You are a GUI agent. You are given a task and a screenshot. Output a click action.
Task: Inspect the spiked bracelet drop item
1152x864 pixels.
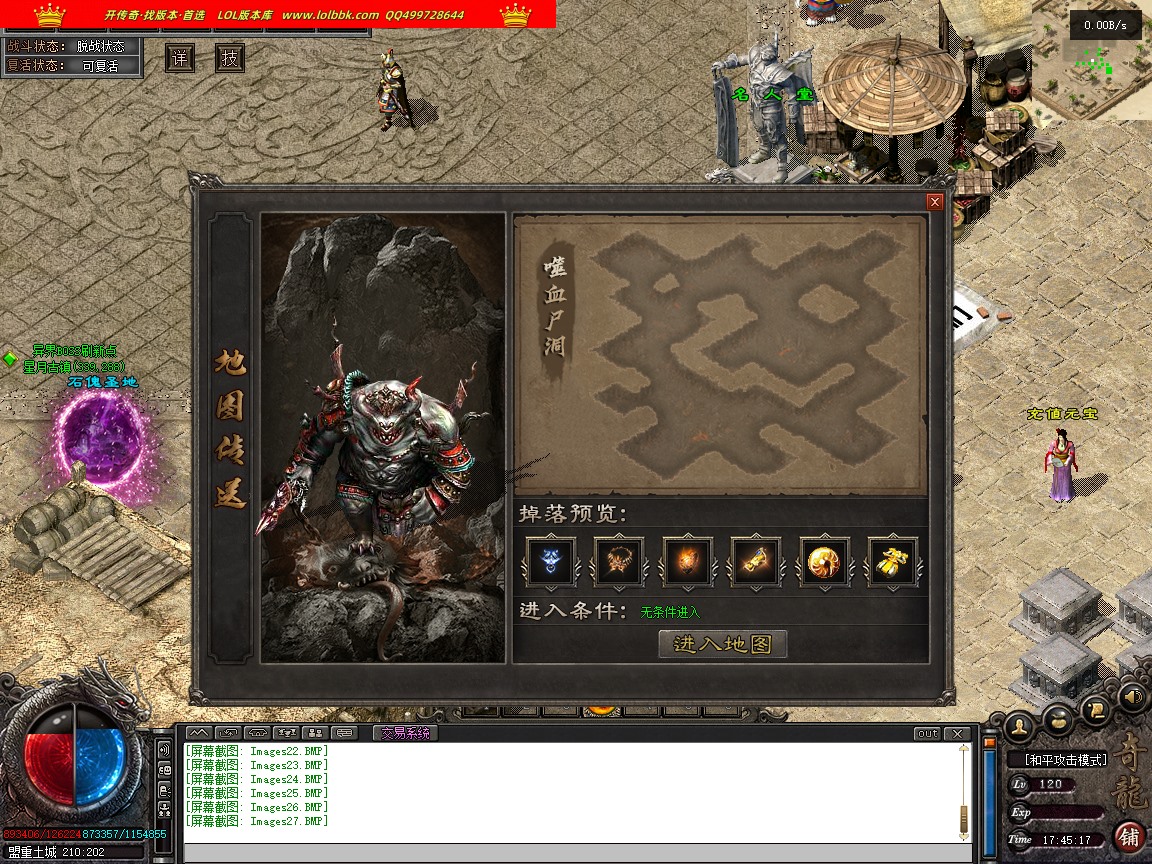(x=618, y=562)
